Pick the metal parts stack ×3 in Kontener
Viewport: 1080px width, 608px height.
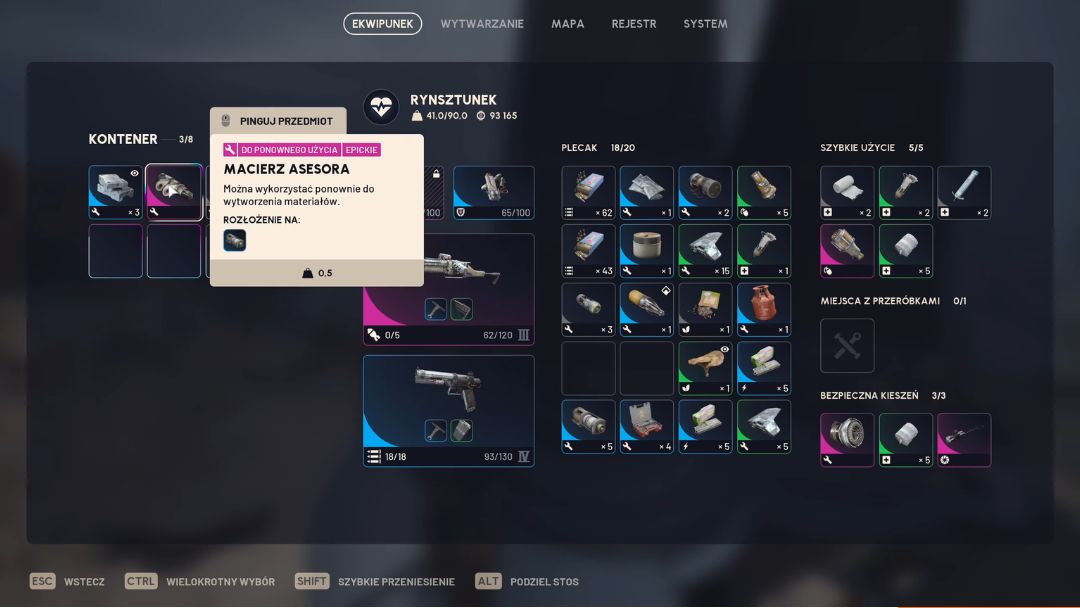[116, 192]
